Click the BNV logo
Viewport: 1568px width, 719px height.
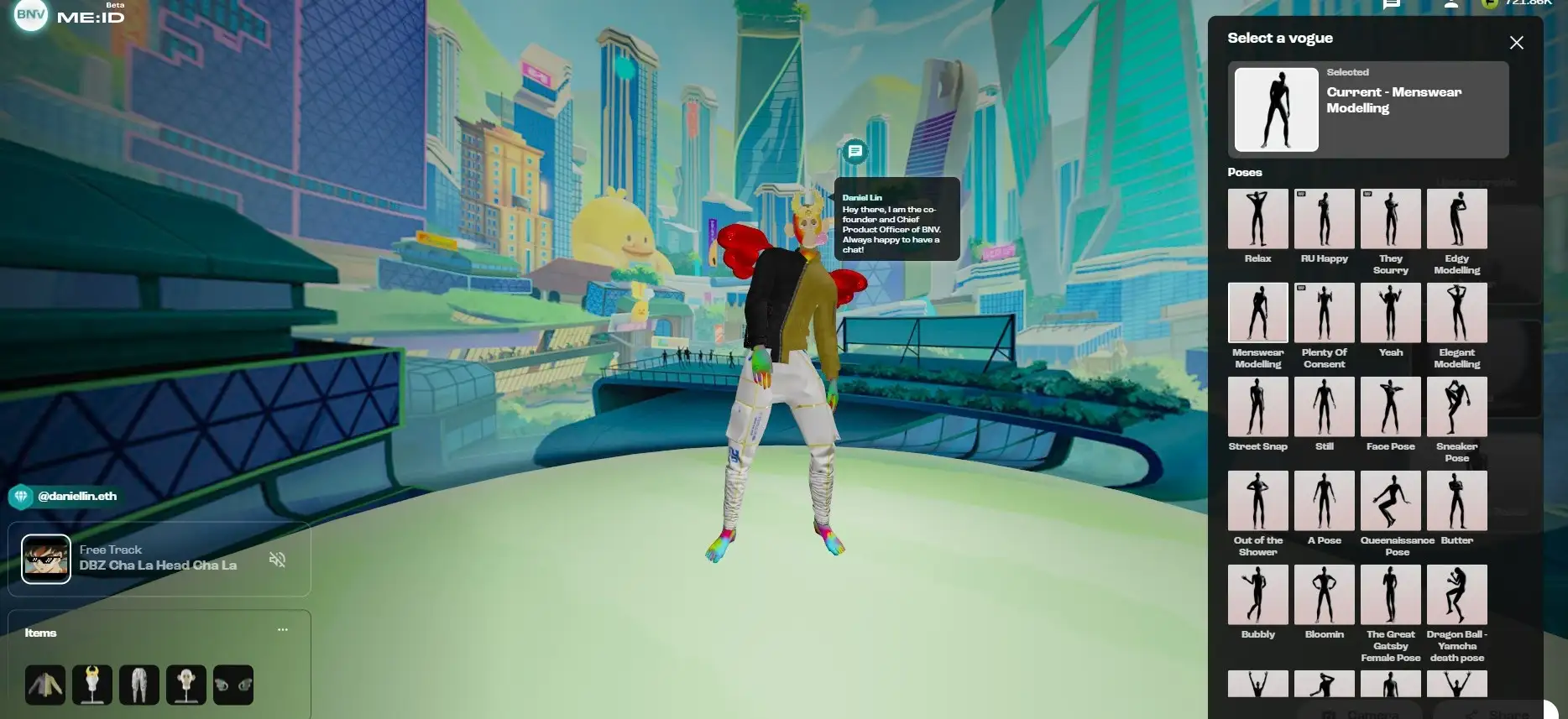coord(31,14)
